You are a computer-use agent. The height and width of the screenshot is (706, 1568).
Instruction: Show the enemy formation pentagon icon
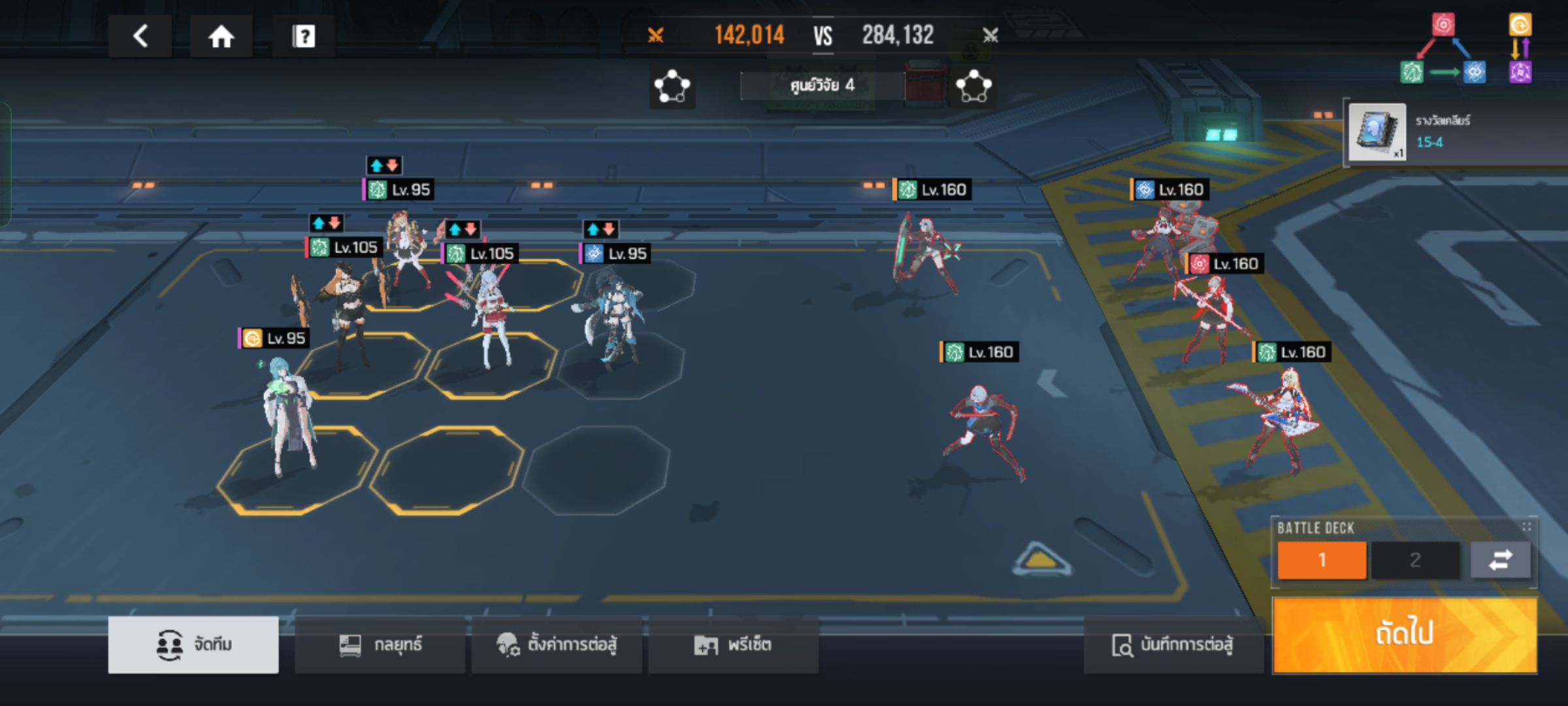973,86
